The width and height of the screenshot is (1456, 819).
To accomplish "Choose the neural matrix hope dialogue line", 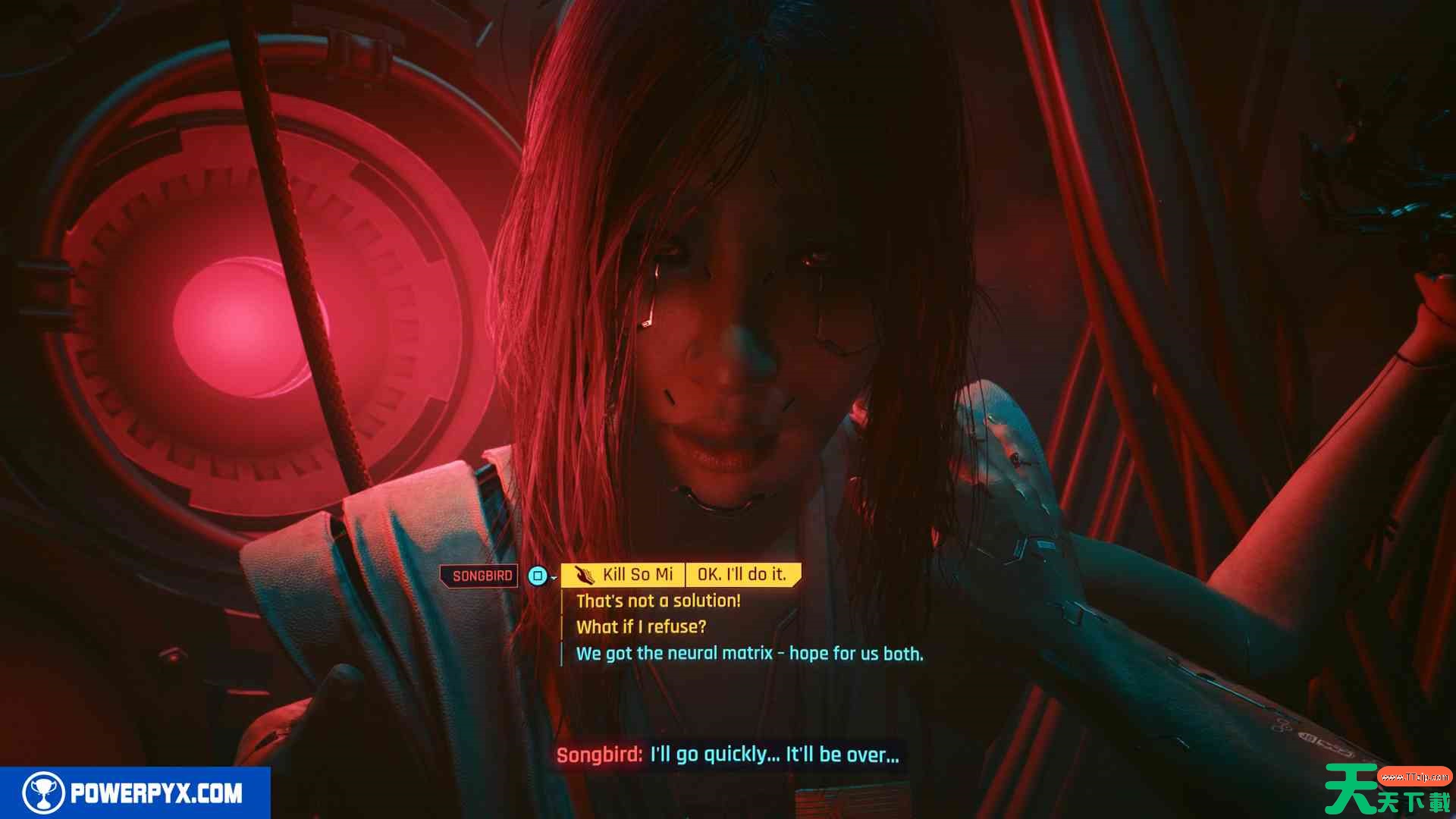I will [749, 654].
